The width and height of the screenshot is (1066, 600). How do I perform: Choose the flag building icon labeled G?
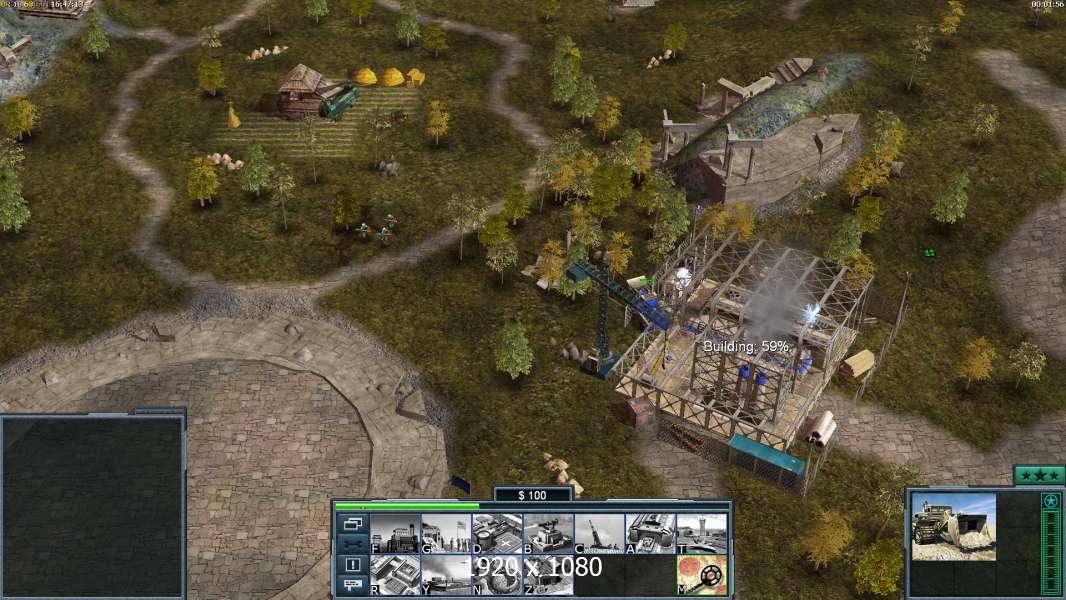point(446,533)
